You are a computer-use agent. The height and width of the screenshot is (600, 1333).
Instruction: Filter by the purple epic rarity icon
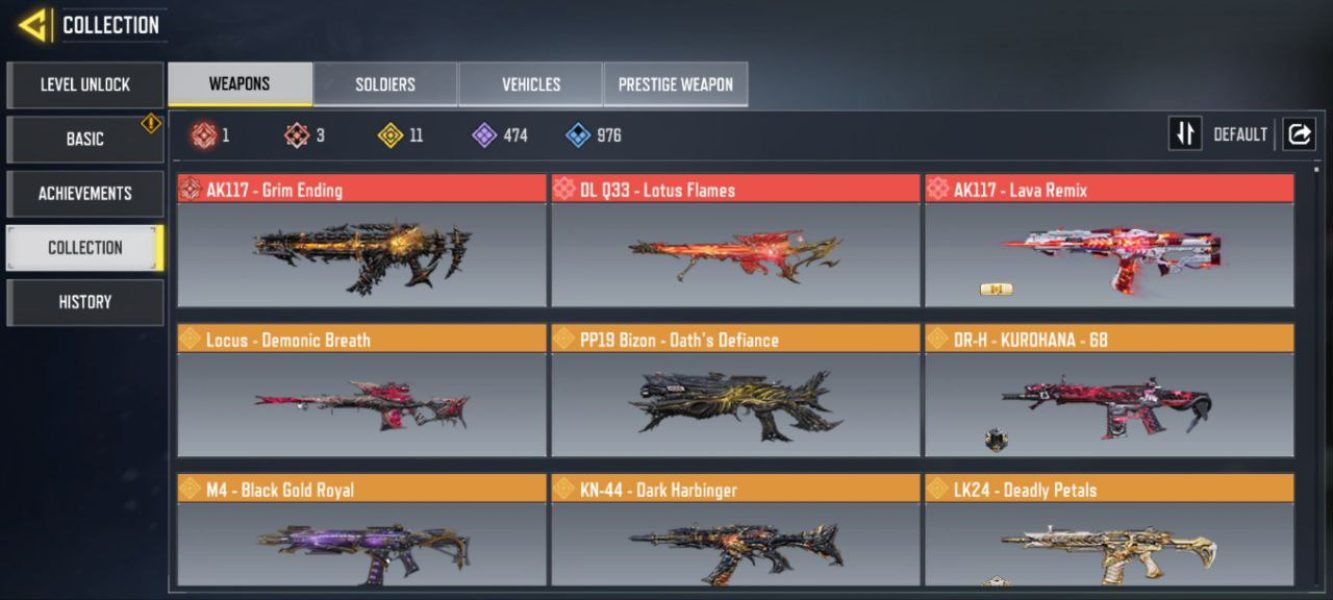pyautogui.click(x=485, y=135)
